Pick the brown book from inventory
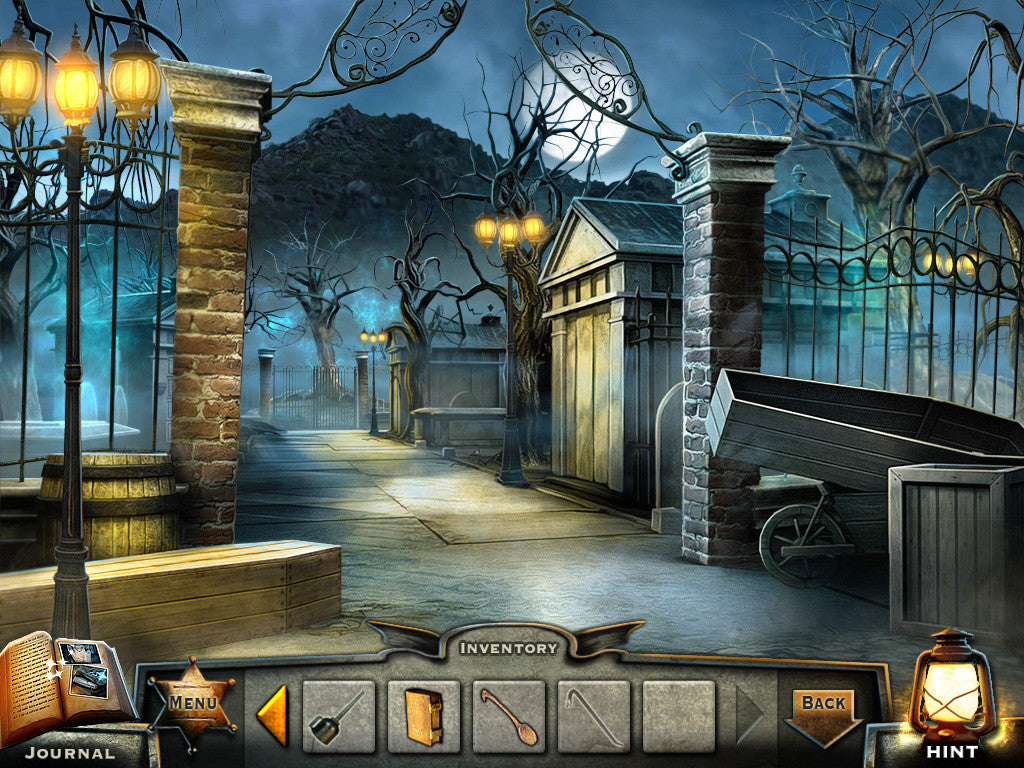This screenshot has width=1024, height=768. tap(424, 716)
